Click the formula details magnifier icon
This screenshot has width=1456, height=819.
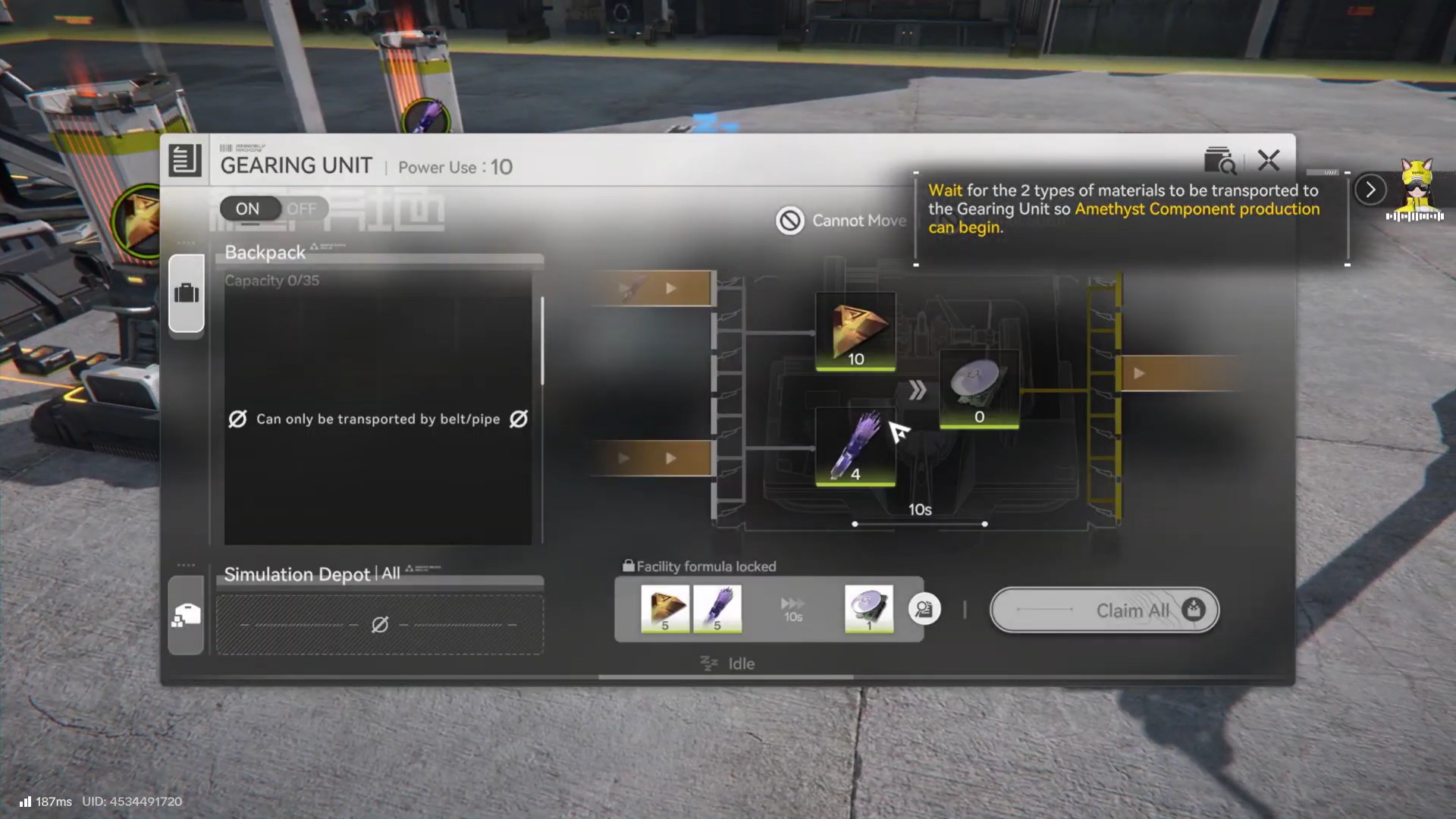(924, 609)
